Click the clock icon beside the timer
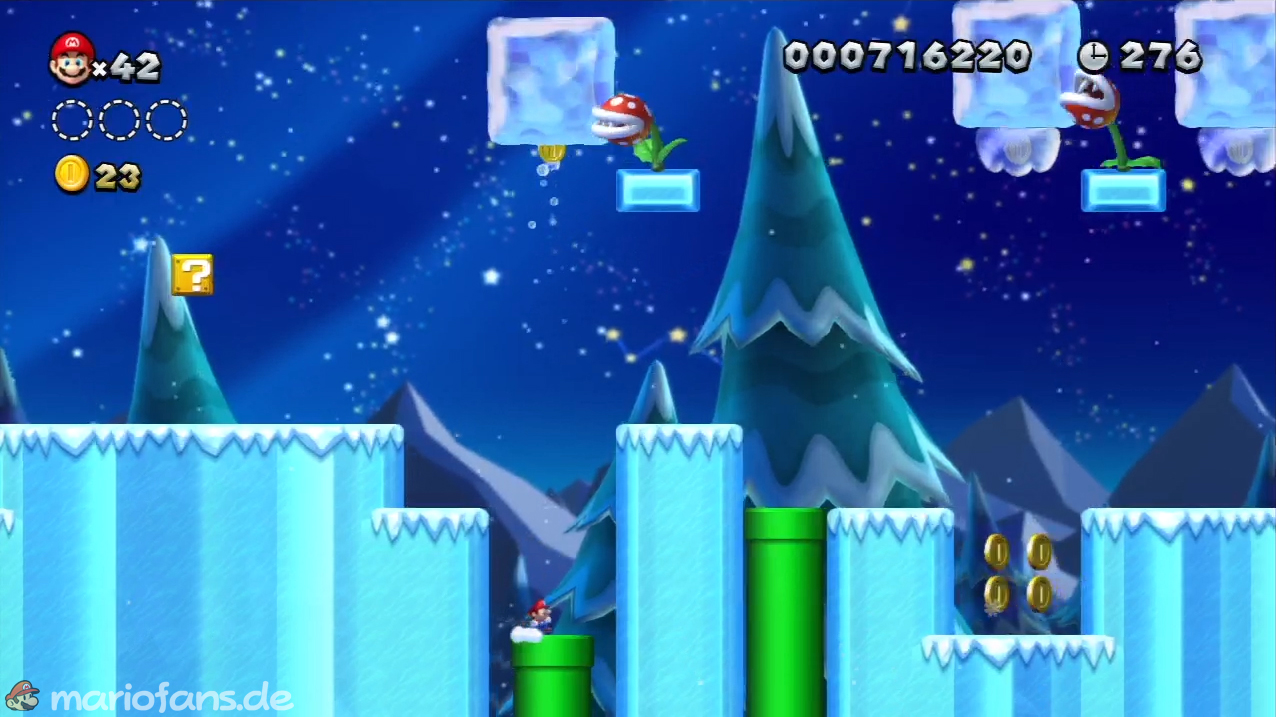The image size is (1276, 717). coord(1093,56)
